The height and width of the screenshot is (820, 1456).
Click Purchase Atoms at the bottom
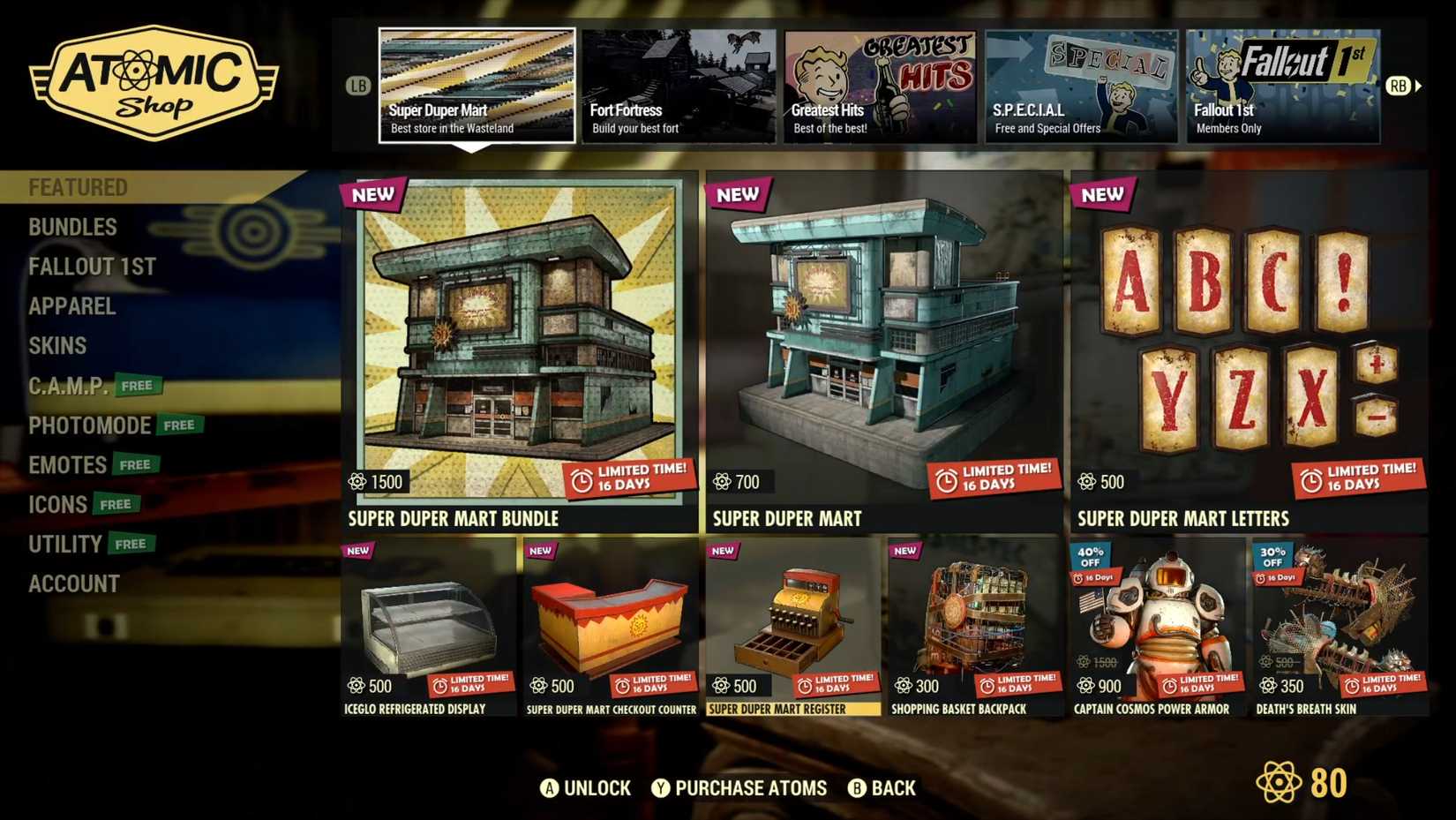747,787
